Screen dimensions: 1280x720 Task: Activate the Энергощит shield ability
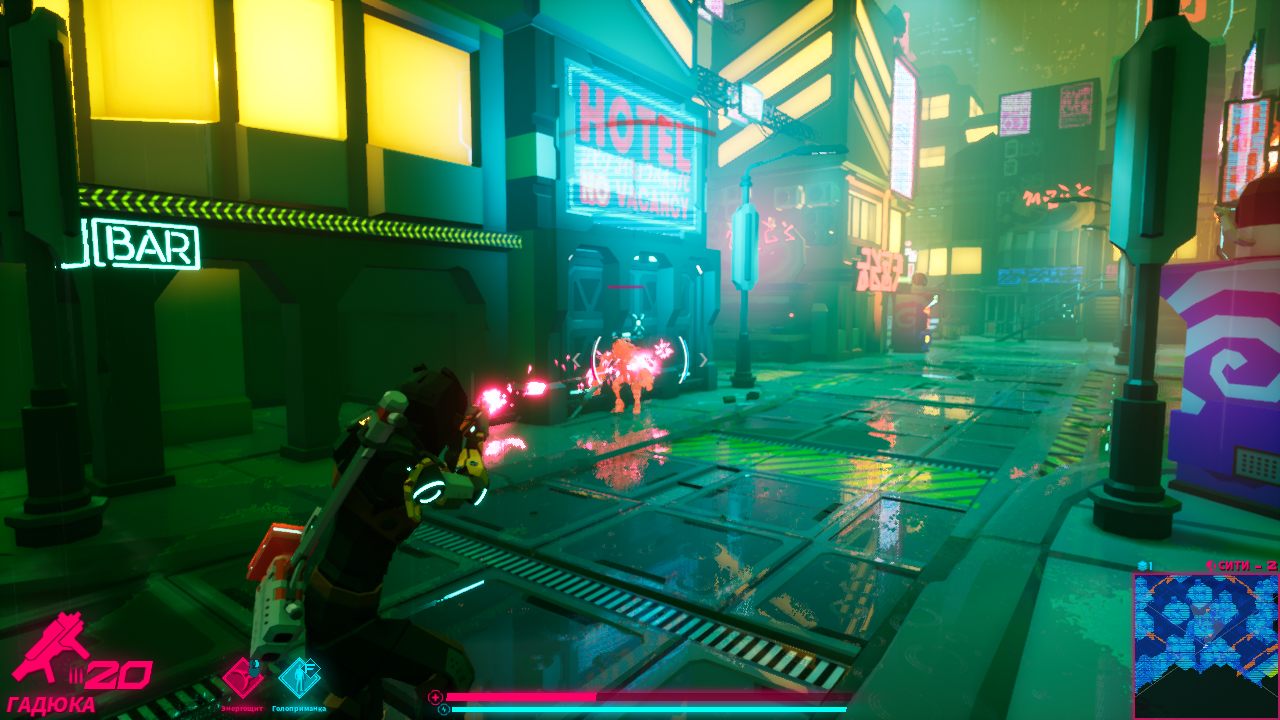243,677
